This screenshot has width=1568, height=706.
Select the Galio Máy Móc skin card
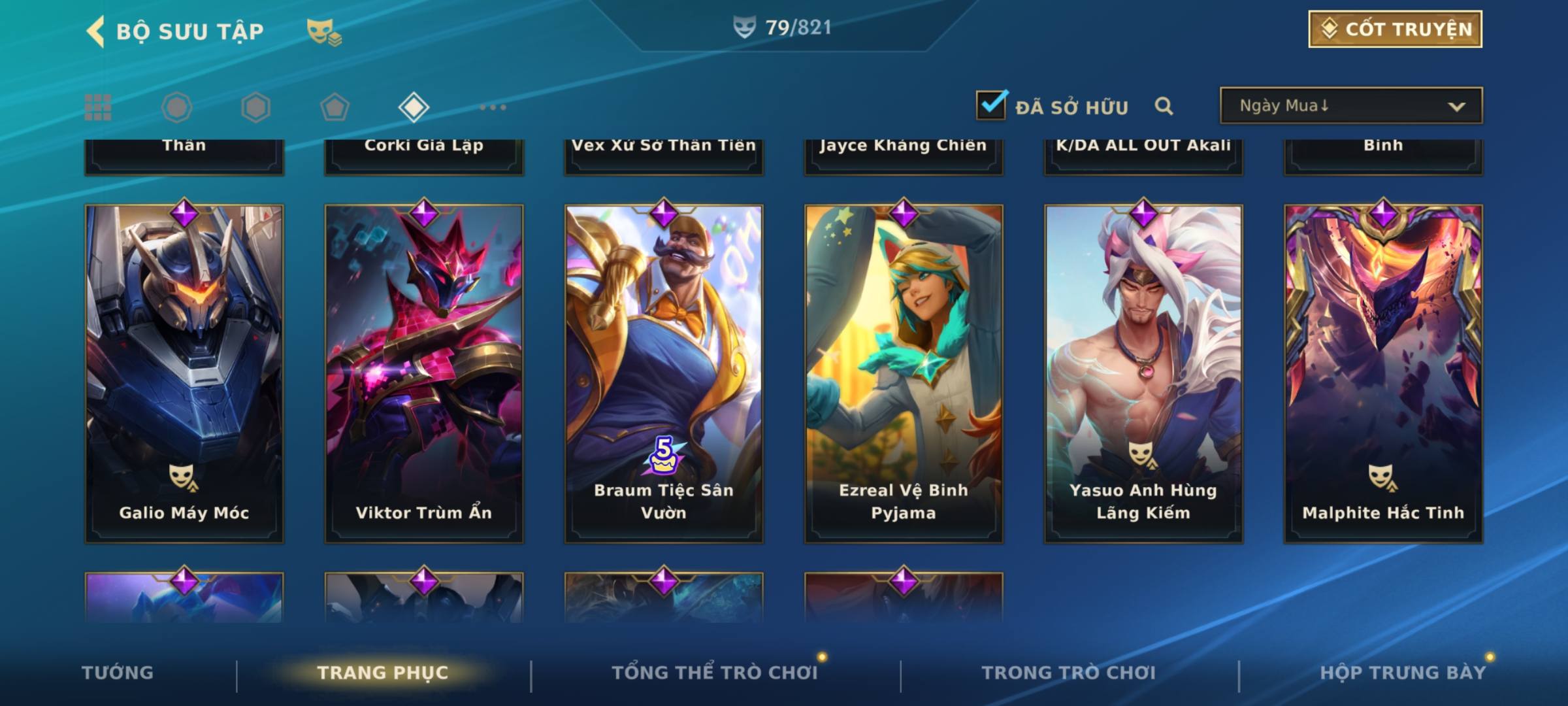(x=184, y=373)
